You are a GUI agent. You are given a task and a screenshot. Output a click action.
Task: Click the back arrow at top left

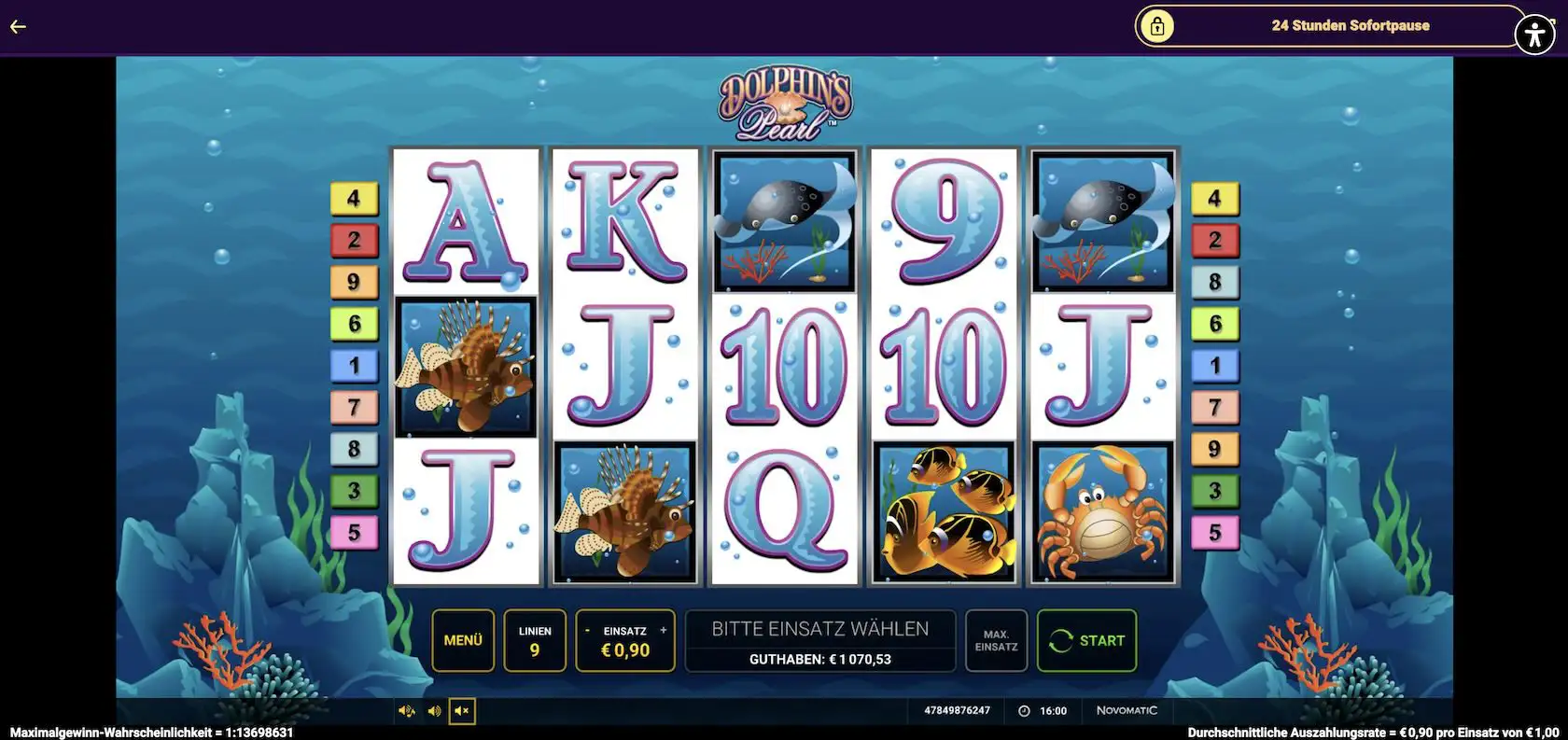coord(17,26)
